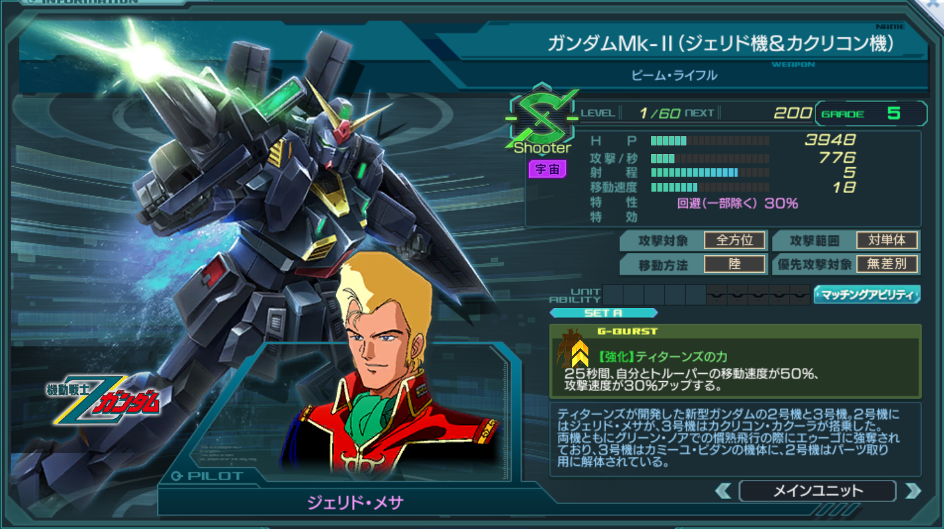Click the right arrow beside メインユニット
Viewport: 944px width, 529px height.
click(x=911, y=490)
